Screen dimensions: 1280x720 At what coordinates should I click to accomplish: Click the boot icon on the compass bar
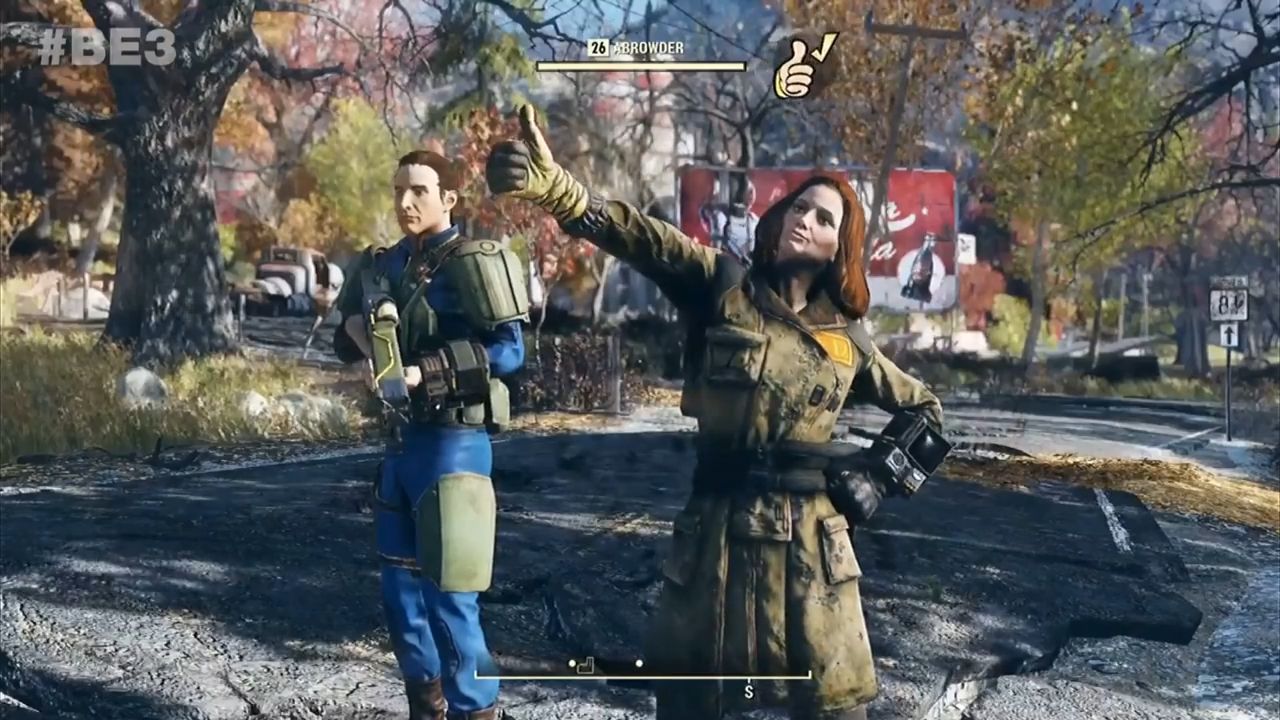click(588, 663)
